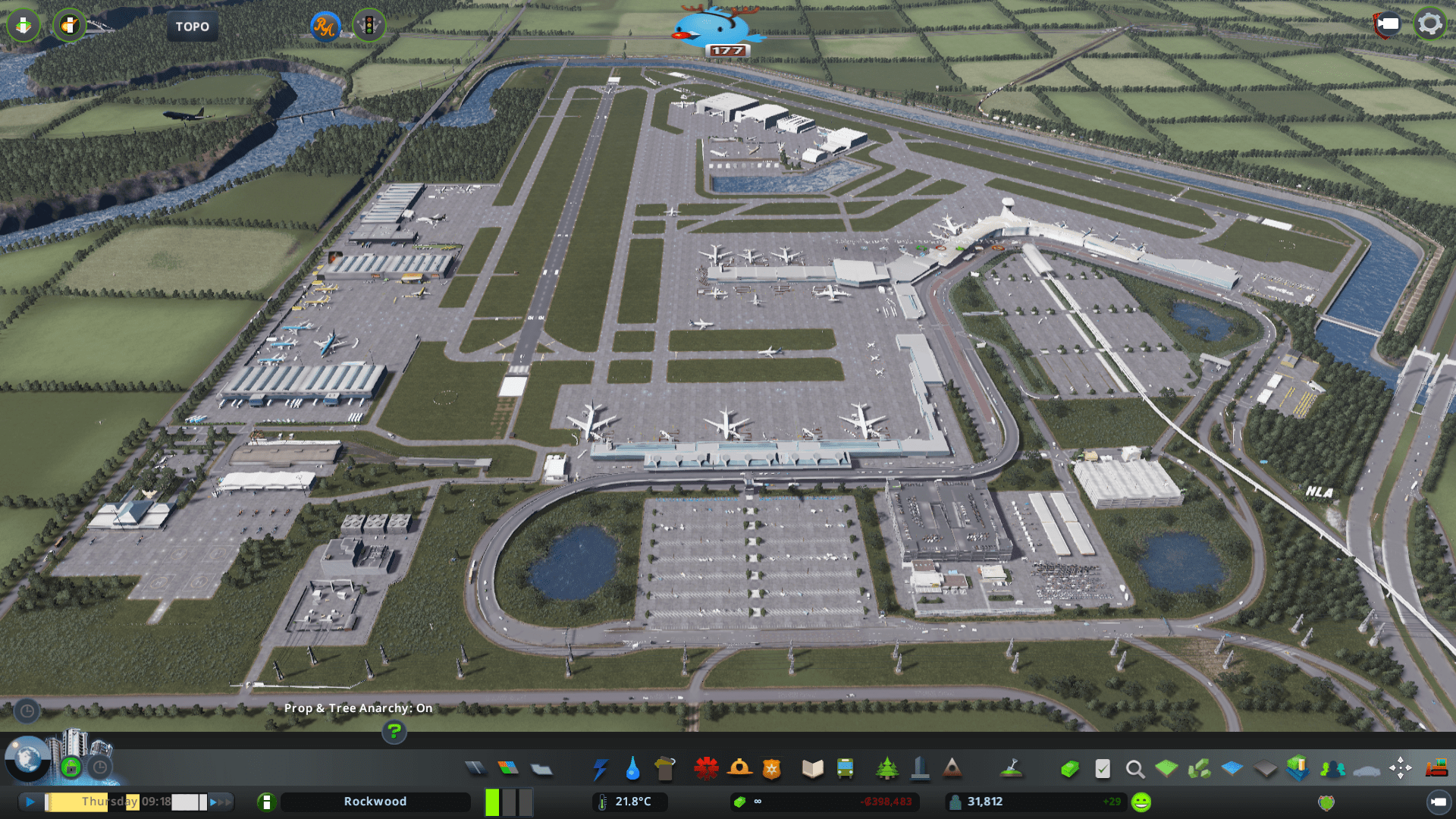1456x819 pixels.
Task: Pause the simulation with the play button
Action: coord(30,801)
